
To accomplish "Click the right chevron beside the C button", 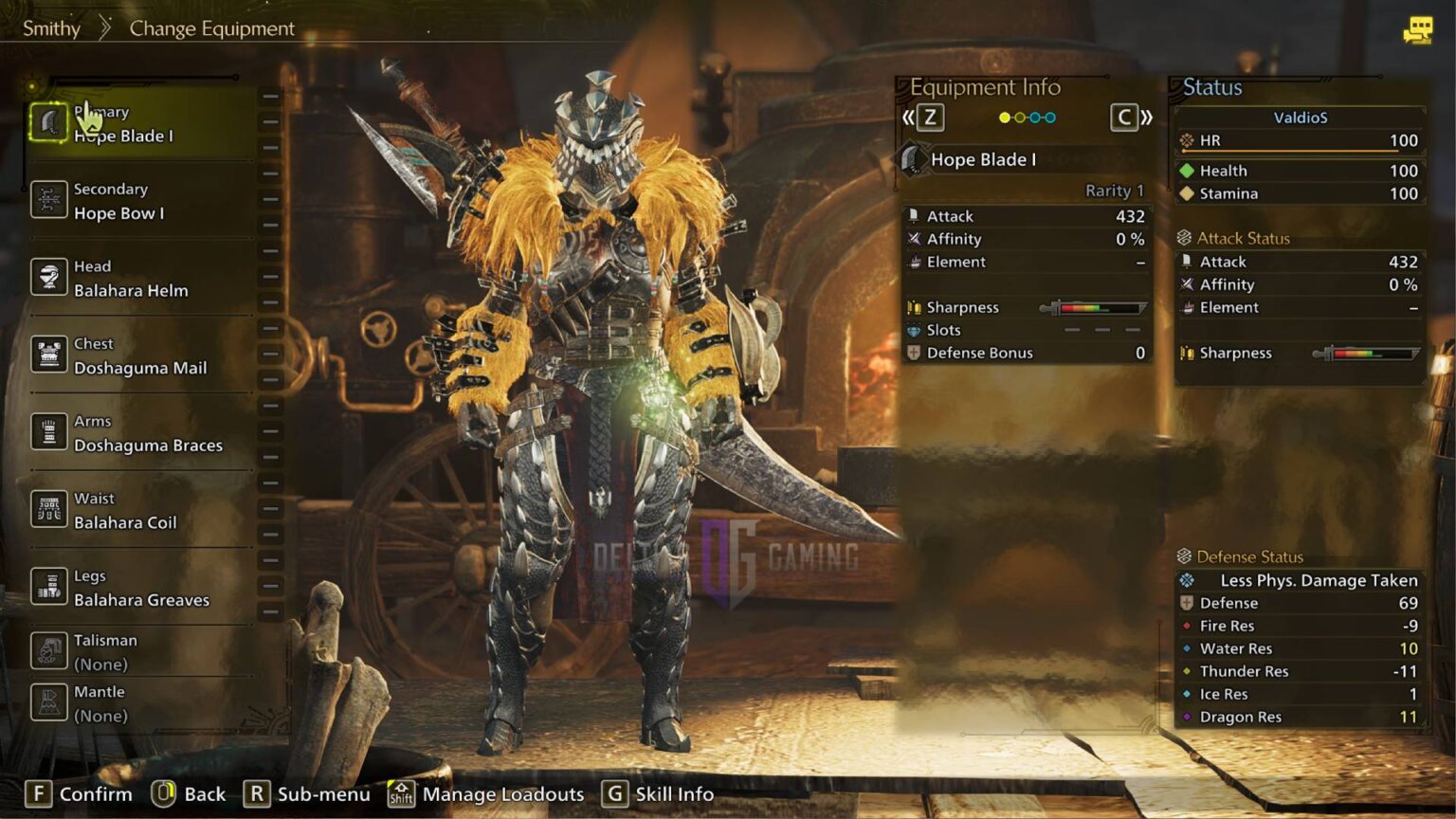I will coord(1145,117).
